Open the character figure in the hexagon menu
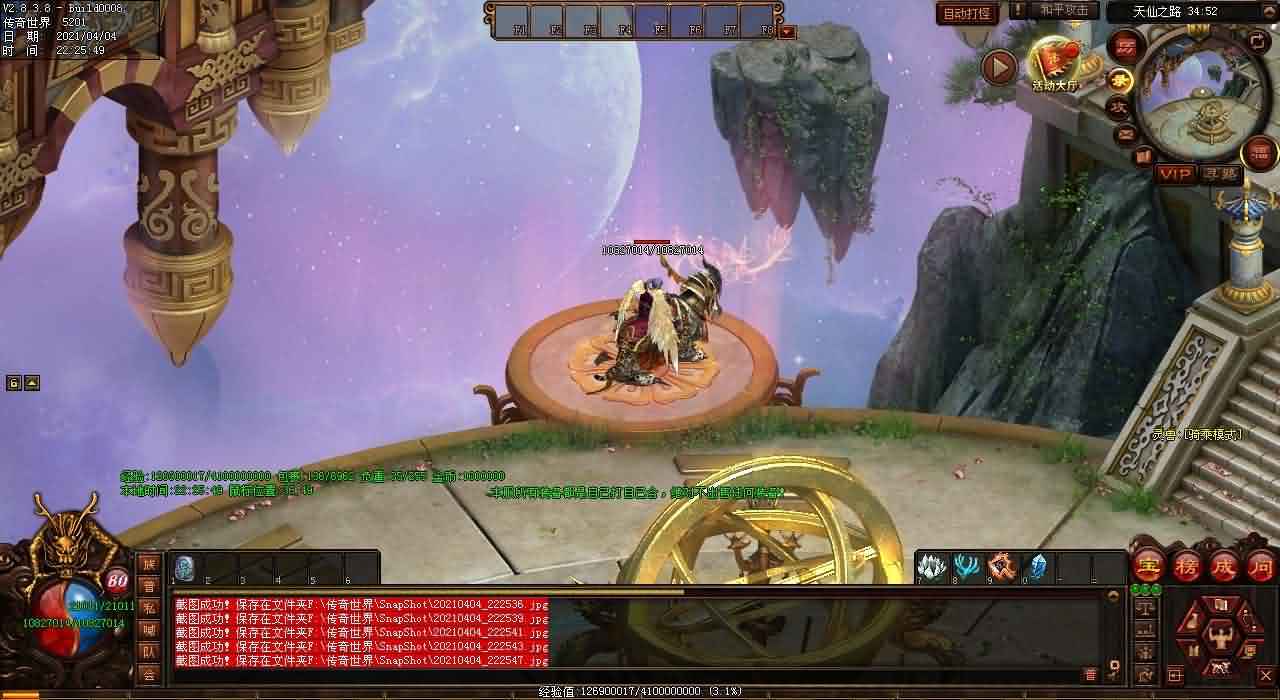 click(x=1219, y=634)
